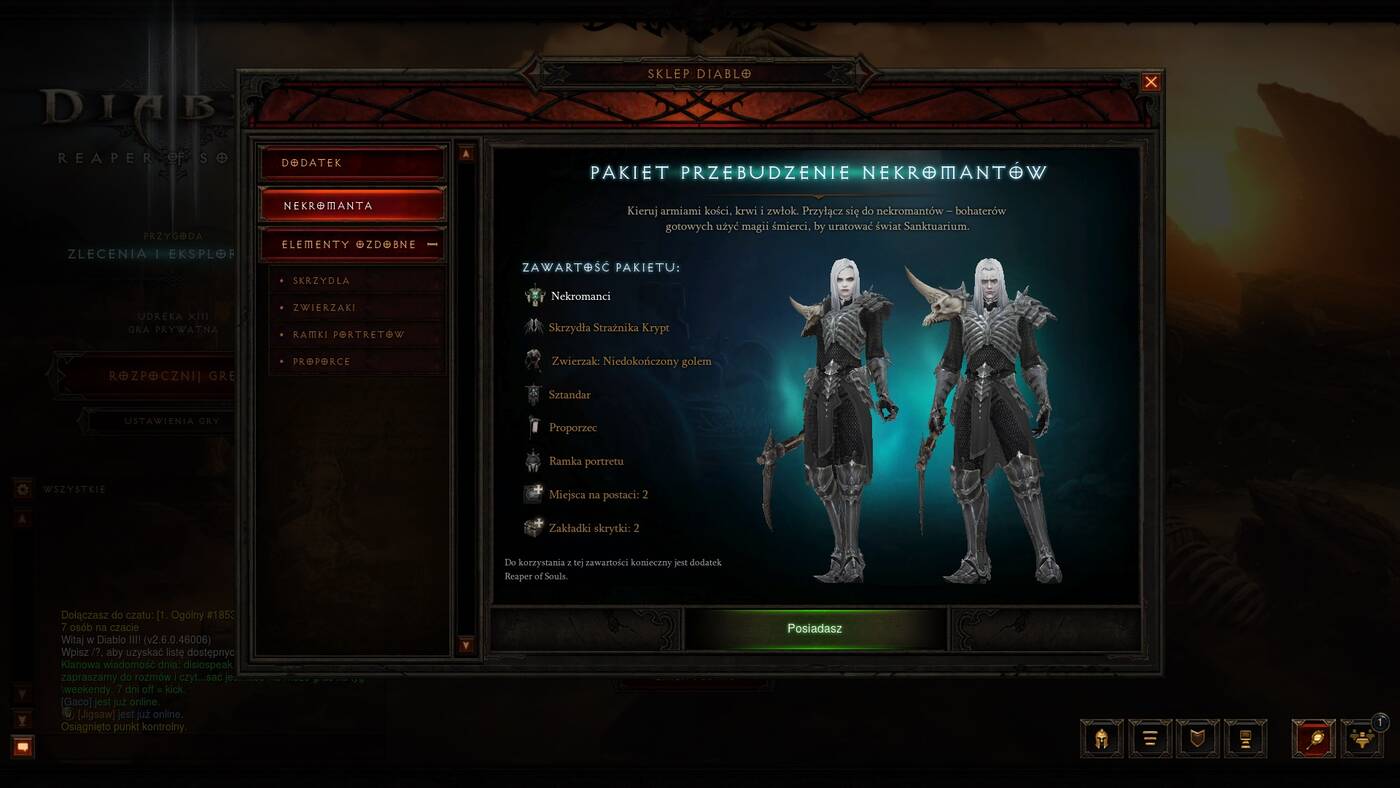Open the Ramki Portretów subcategory
The image size is (1400, 788).
[x=349, y=335]
